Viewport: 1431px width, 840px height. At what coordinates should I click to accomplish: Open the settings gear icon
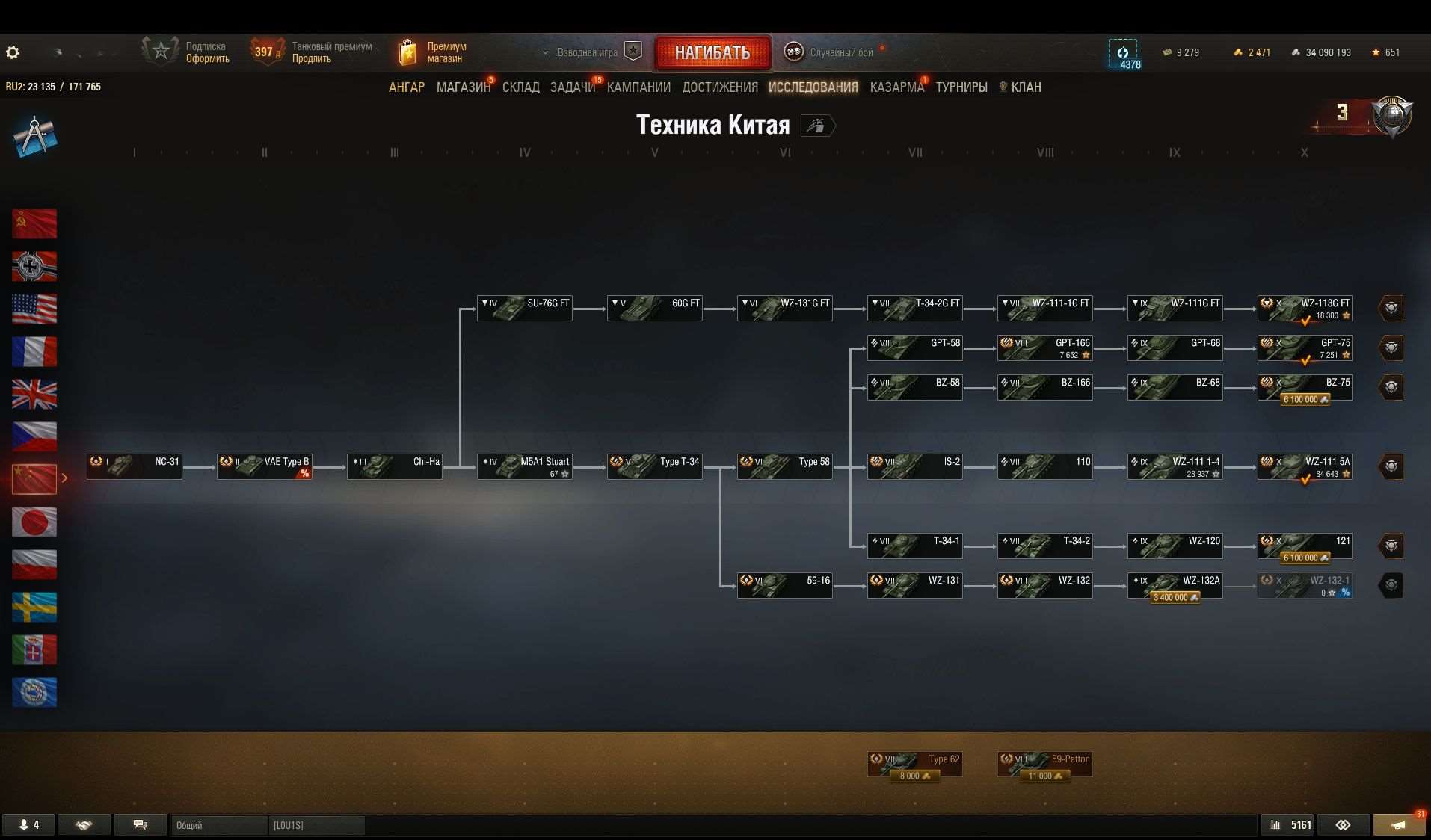pyautogui.click(x=12, y=52)
